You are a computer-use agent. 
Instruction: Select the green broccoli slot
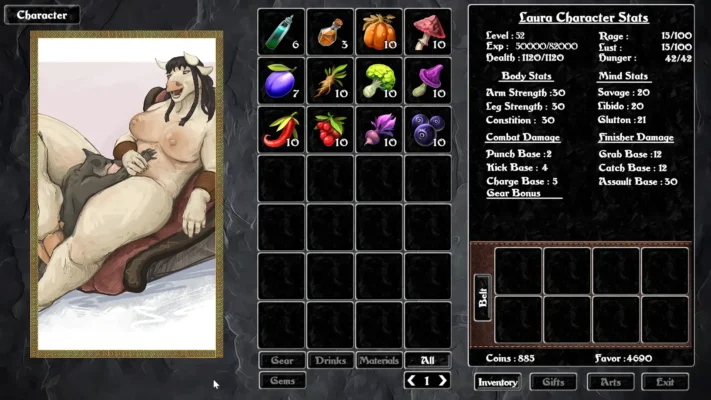tap(379, 81)
